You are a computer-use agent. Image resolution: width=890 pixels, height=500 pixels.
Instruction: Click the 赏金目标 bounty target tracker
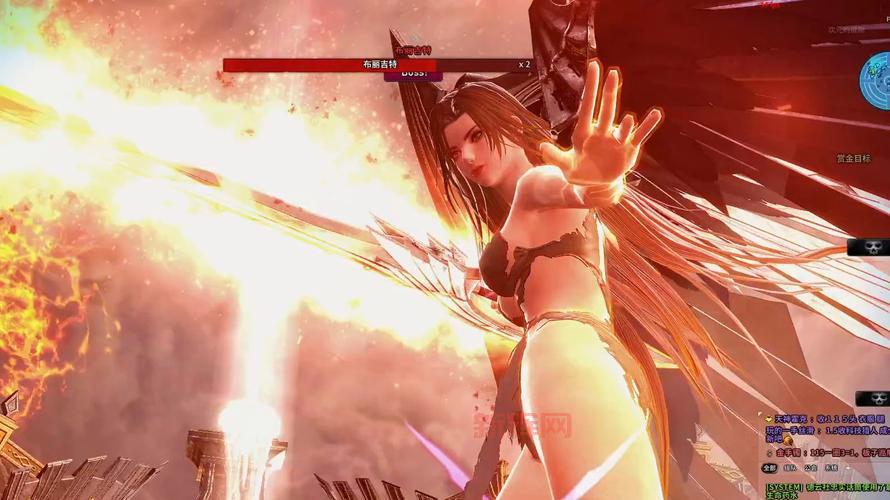tap(853, 158)
